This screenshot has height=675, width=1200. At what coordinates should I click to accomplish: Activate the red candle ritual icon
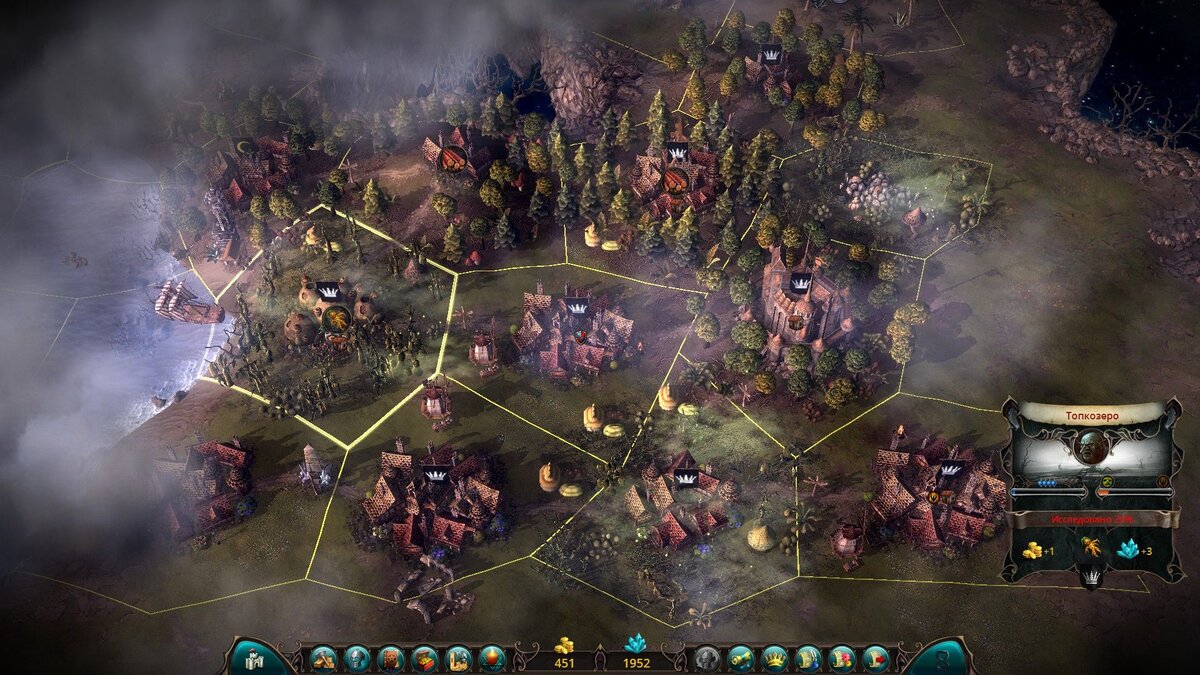492,658
